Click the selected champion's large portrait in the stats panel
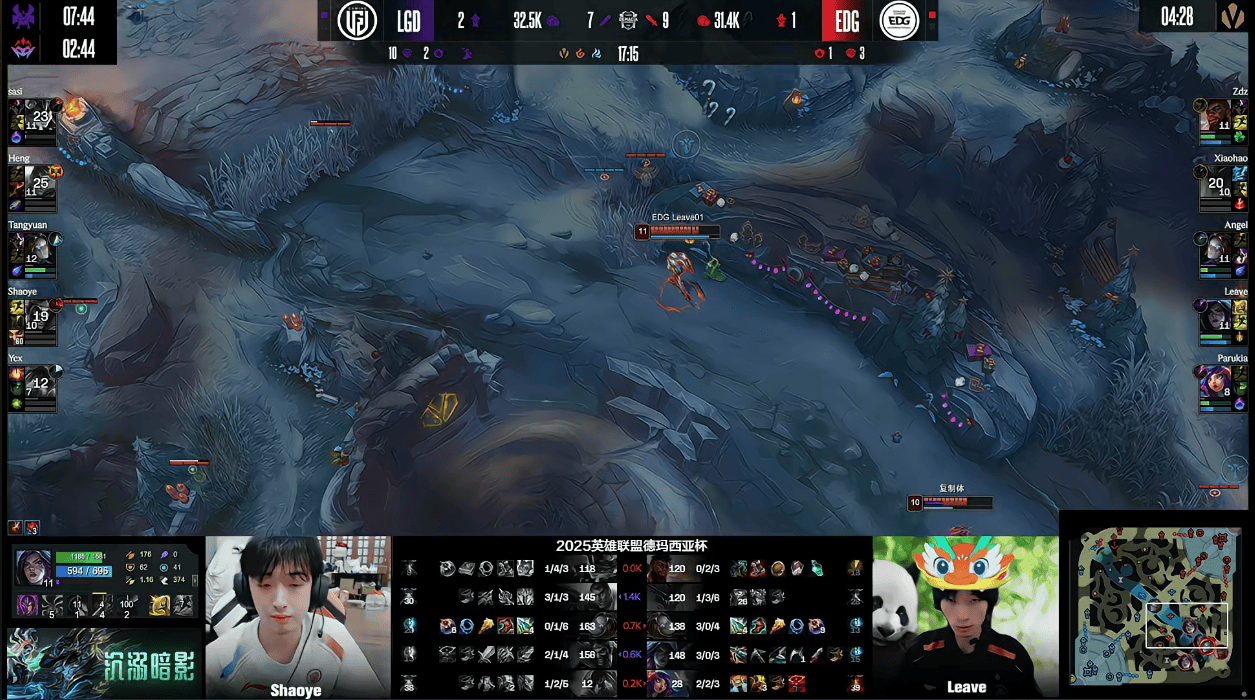The width and height of the screenshot is (1255, 700). click(33, 566)
